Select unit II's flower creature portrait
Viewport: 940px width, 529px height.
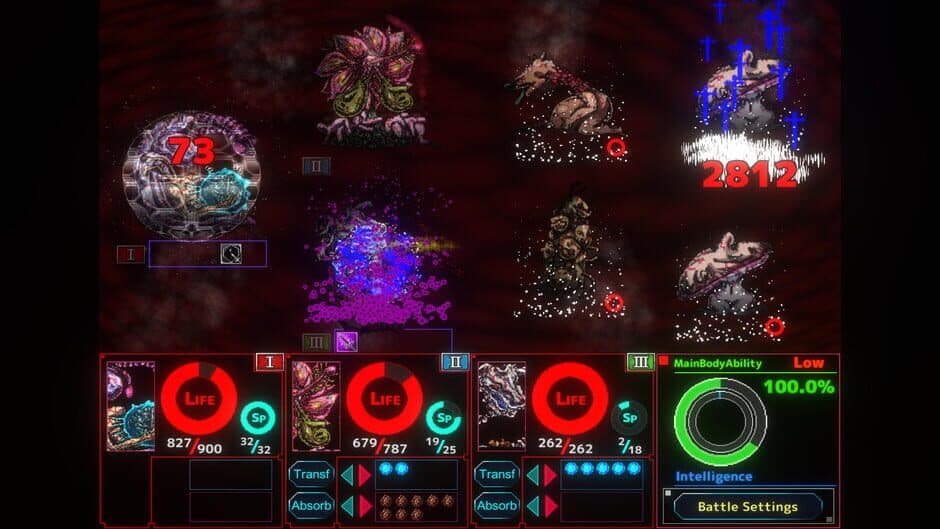[316, 406]
